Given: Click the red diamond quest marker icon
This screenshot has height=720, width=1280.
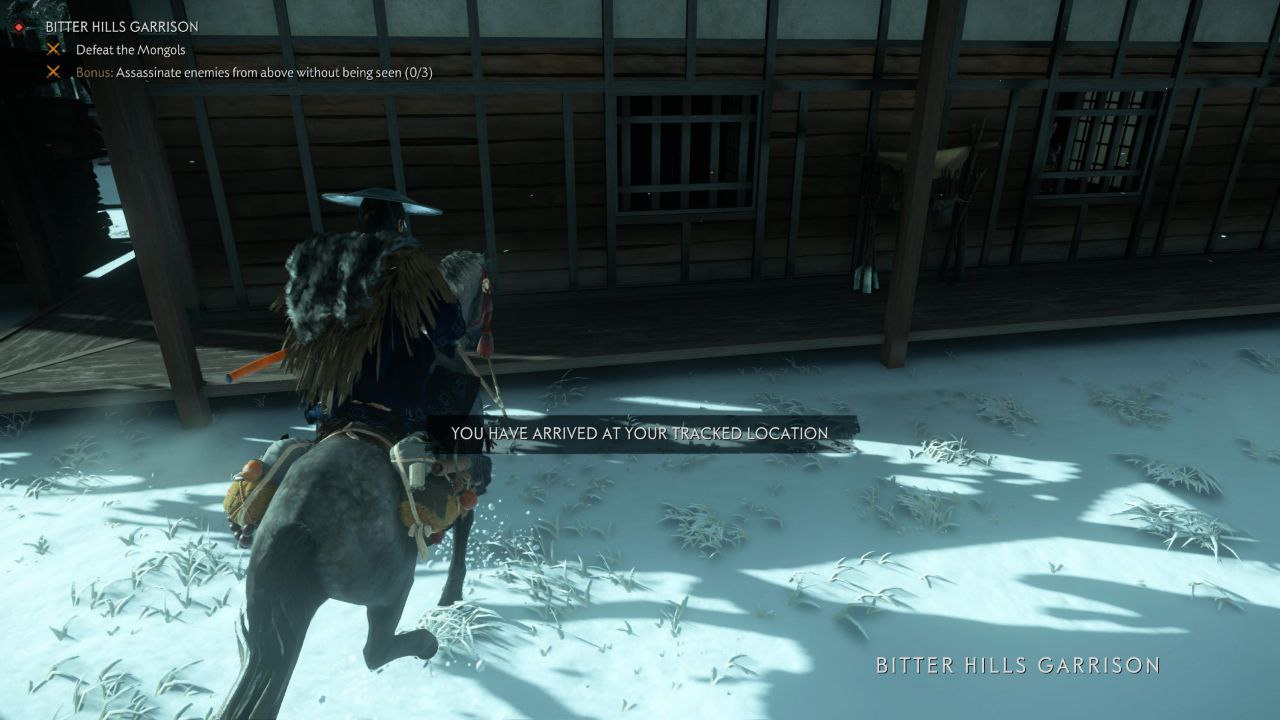Looking at the screenshot, I should (18, 27).
